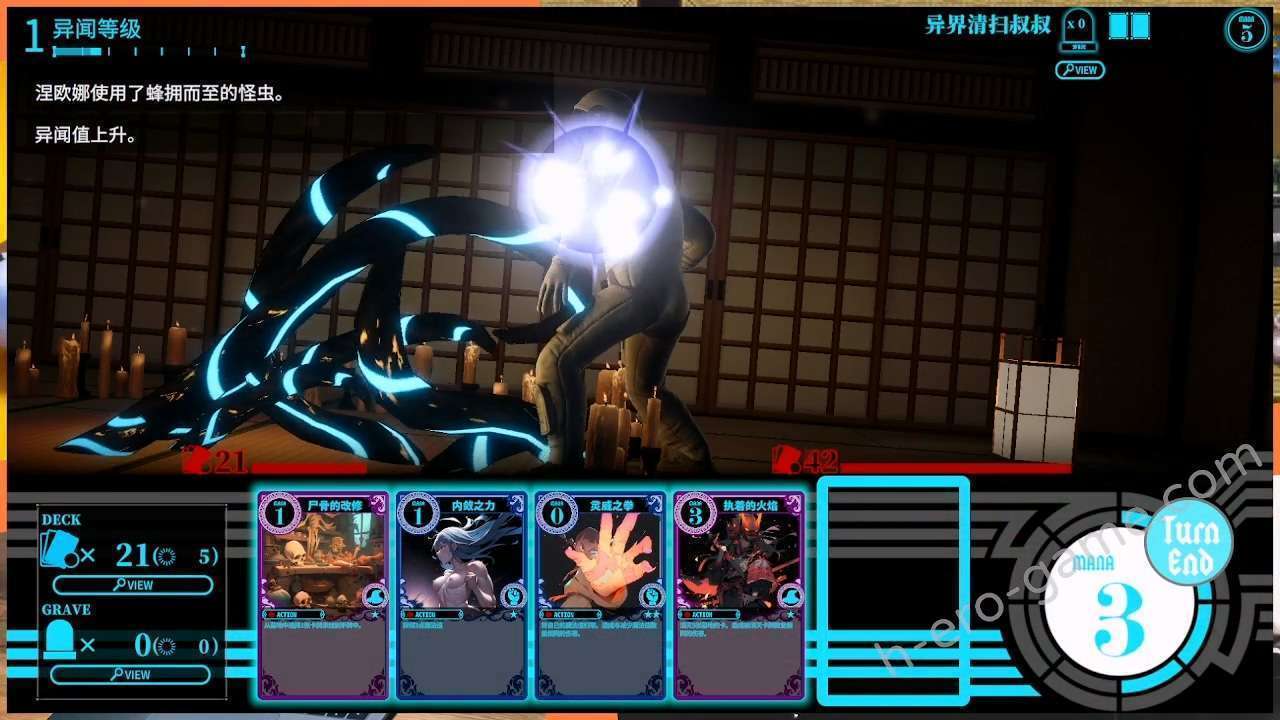Open the DECK view button
The image size is (1280, 720).
pyautogui.click(x=132, y=585)
